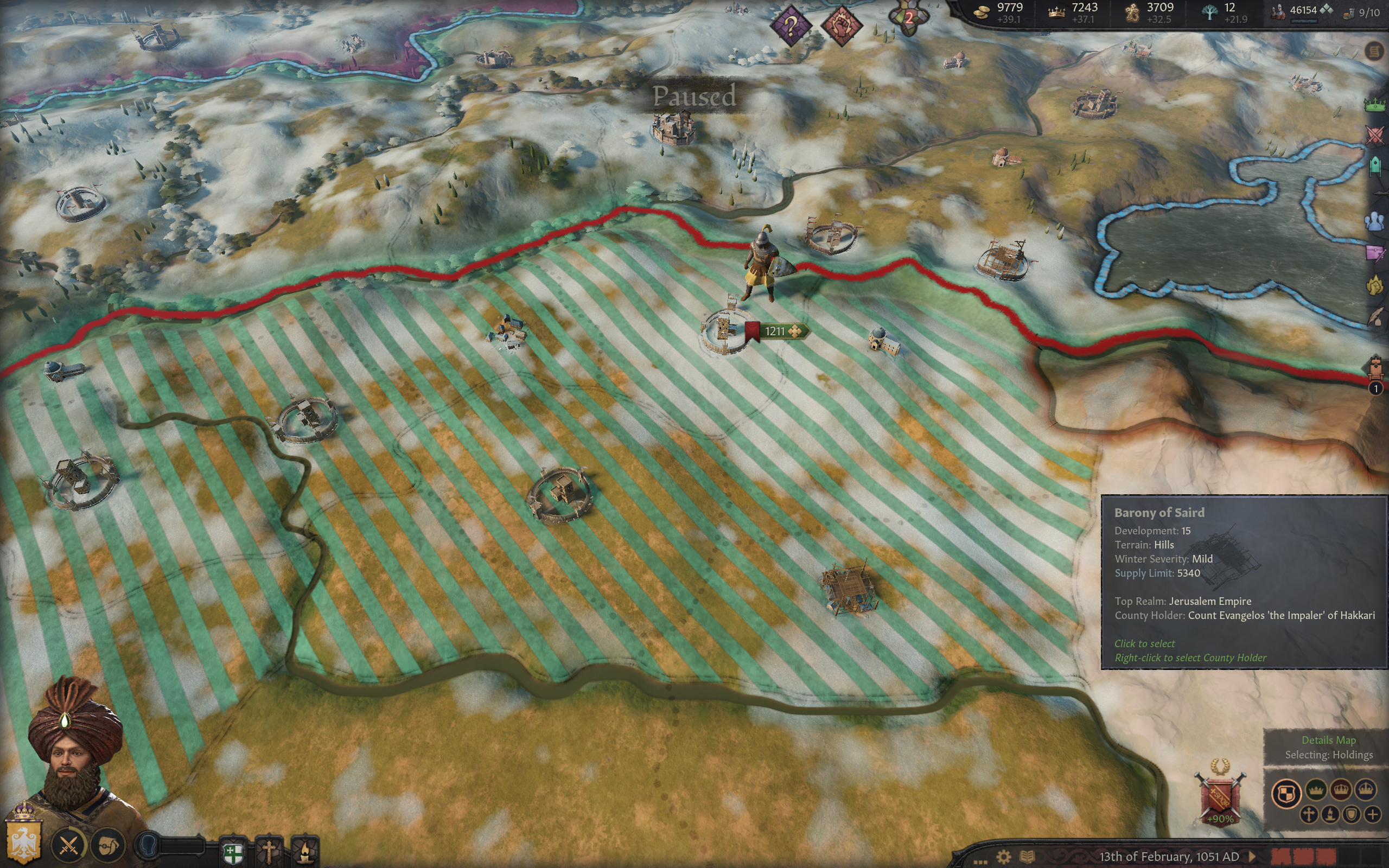Open the crossed swords Military tab
The width and height of the screenshot is (1389, 868).
[1375, 135]
